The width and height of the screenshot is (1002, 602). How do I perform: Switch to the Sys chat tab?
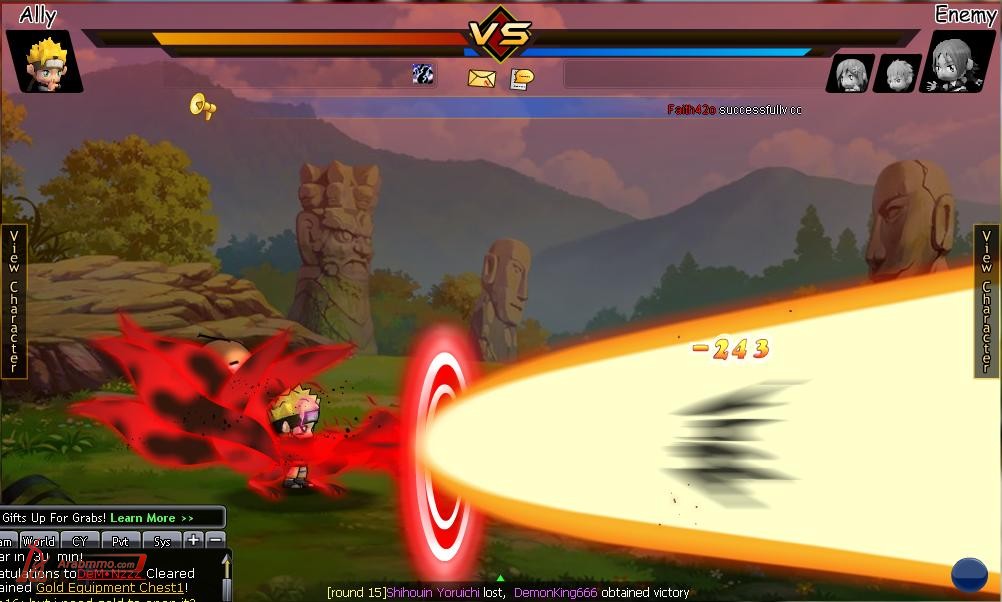click(x=162, y=541)
